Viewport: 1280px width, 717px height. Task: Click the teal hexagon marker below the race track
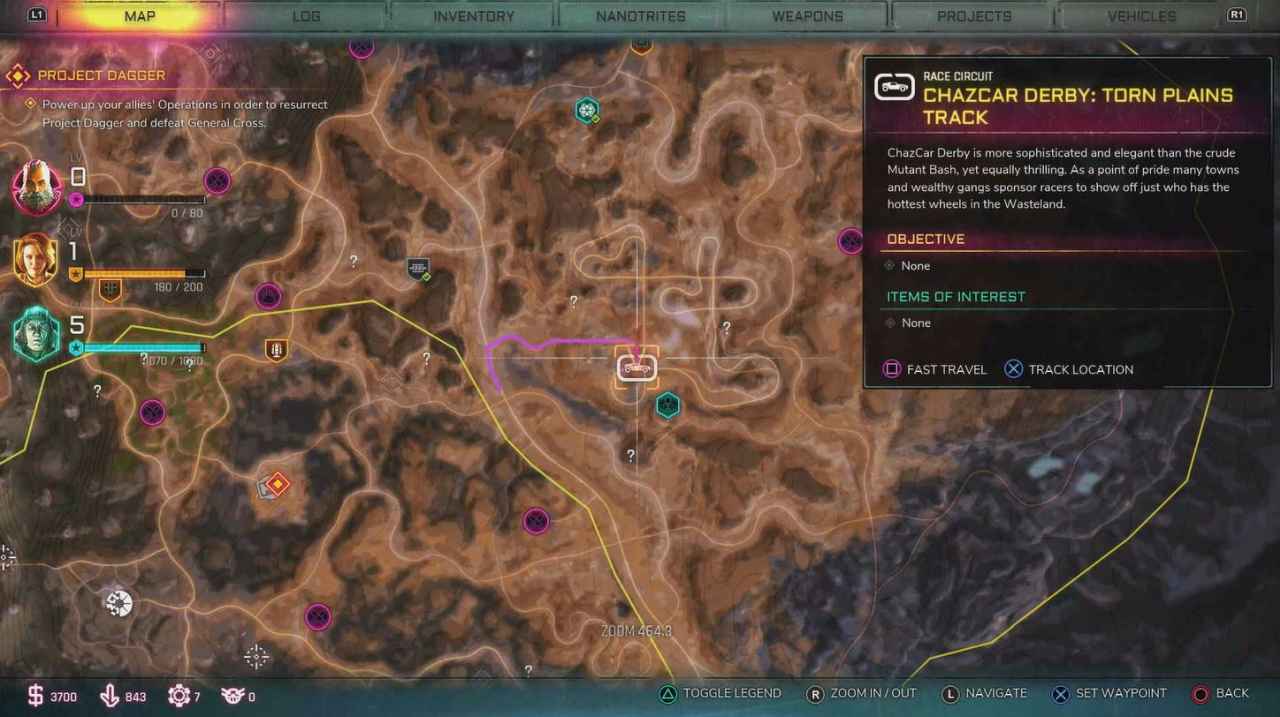coord(667,405)
